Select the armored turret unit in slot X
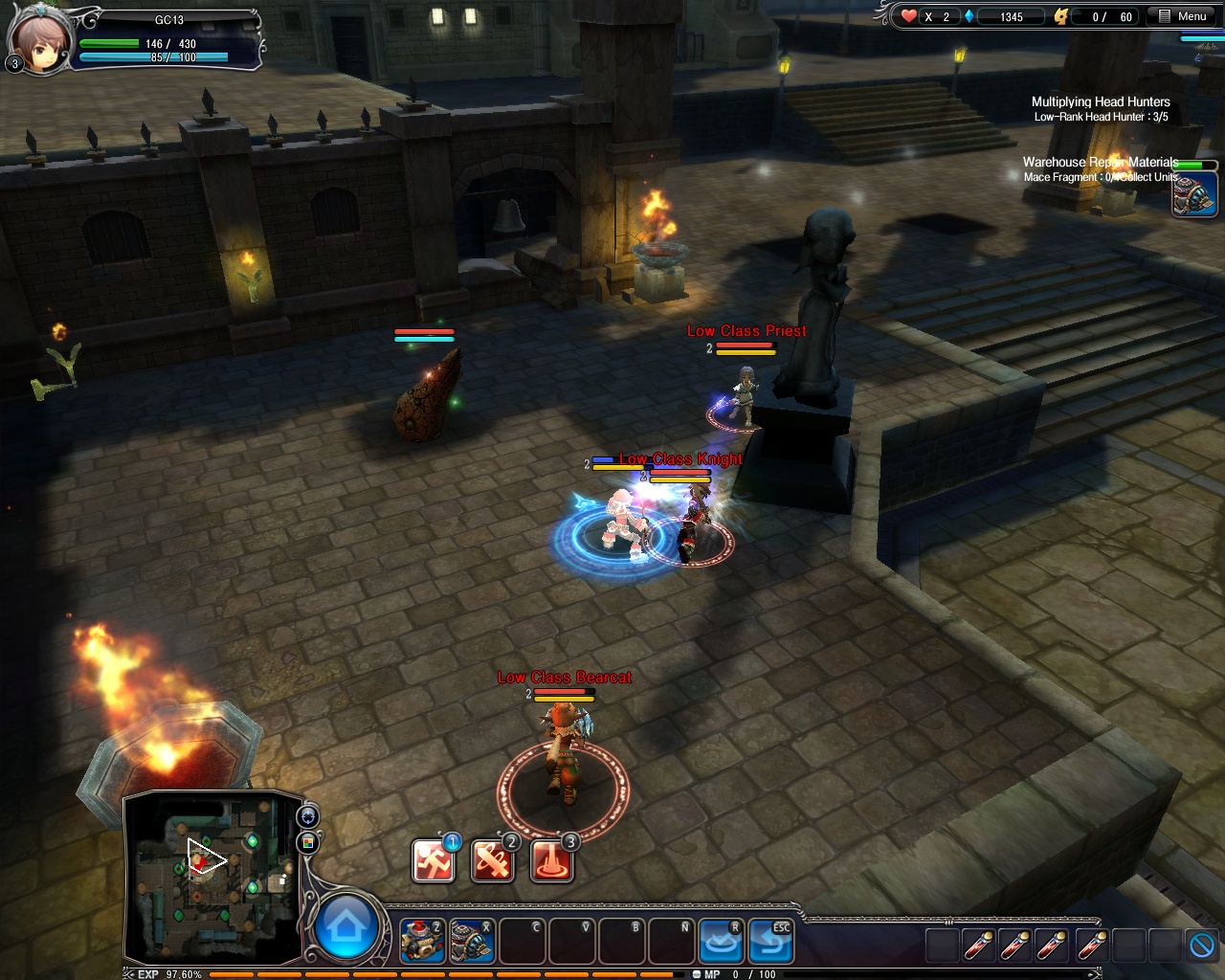Screen dimensions: 1225x980 [x=472, y=941]
